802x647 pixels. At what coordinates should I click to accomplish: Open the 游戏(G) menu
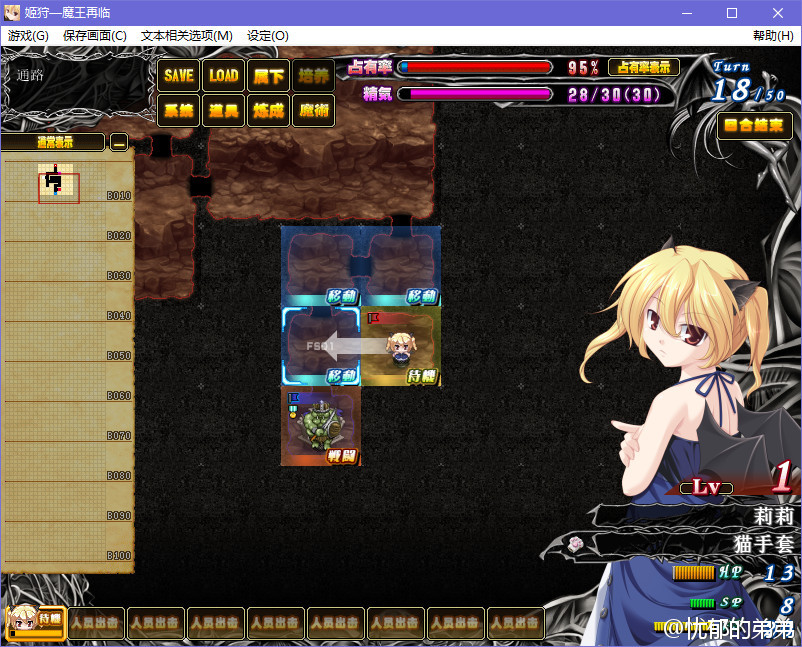click(28, 35)
